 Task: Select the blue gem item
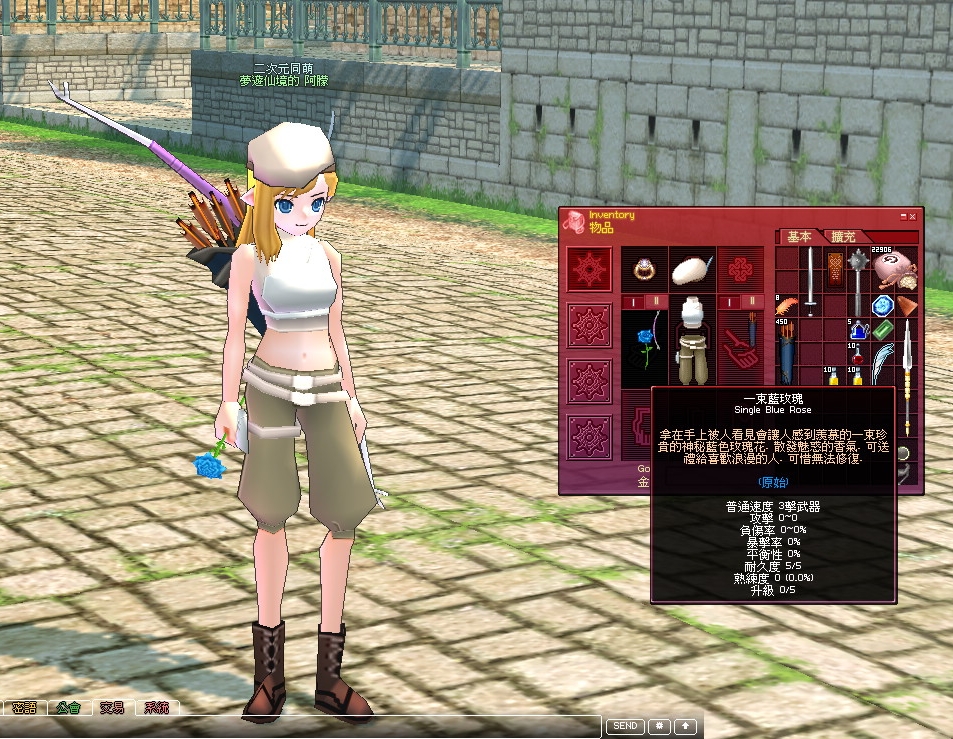881,306
